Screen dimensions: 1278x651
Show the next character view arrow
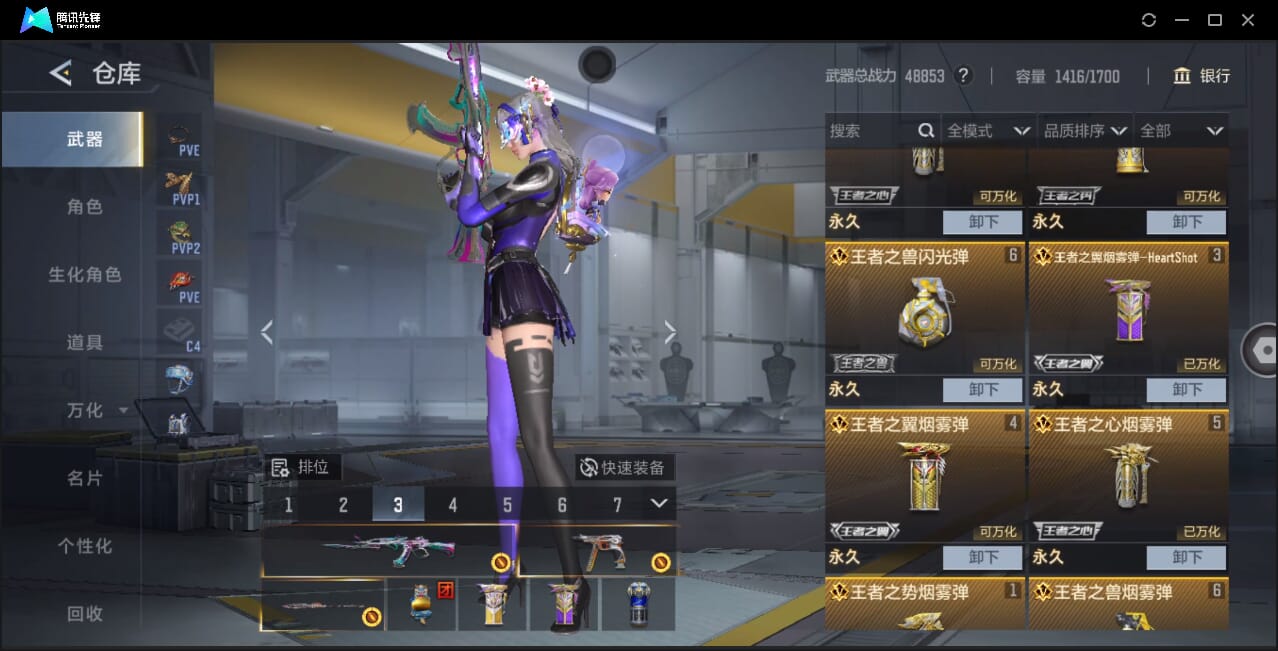(670, 333)
